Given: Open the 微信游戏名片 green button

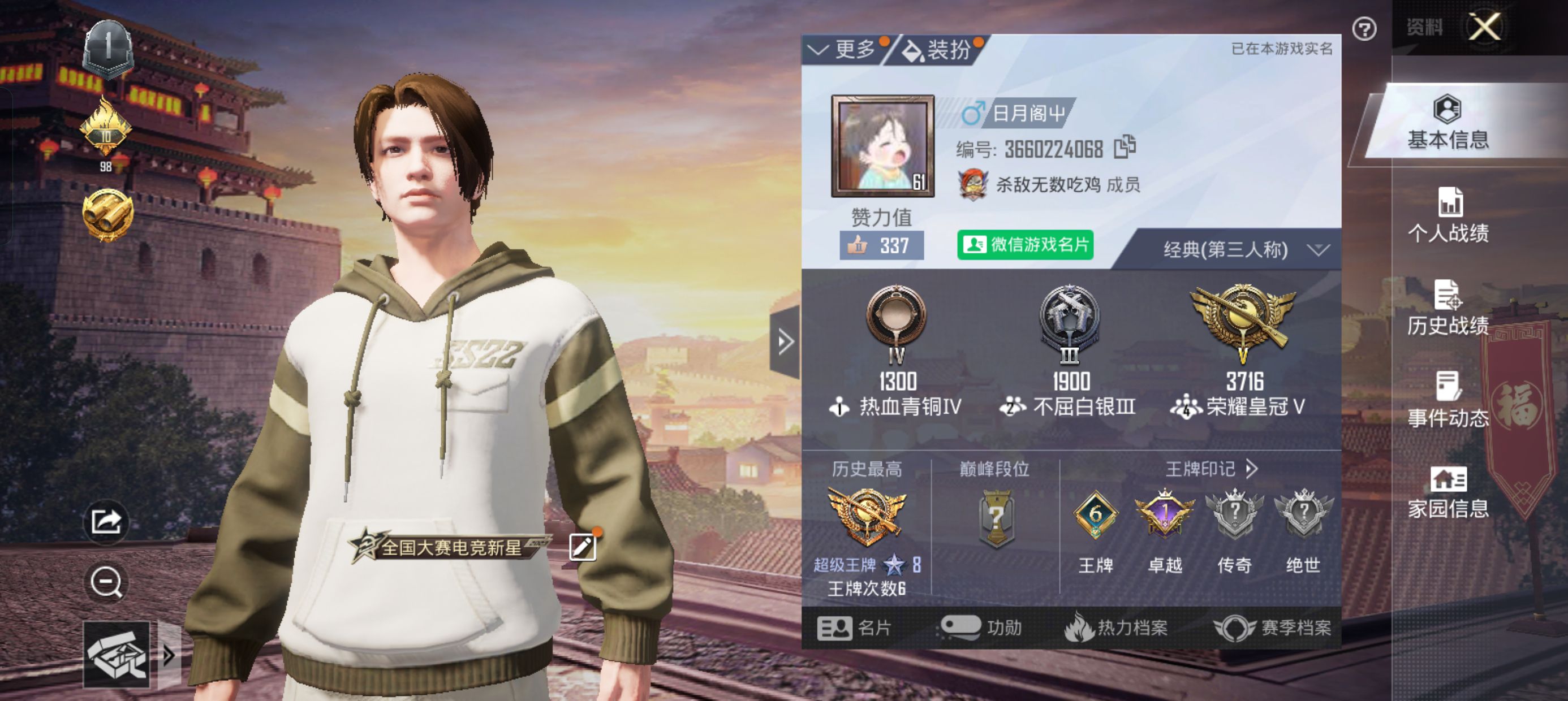Looking at the screenshot, I should coord(1025,245).
